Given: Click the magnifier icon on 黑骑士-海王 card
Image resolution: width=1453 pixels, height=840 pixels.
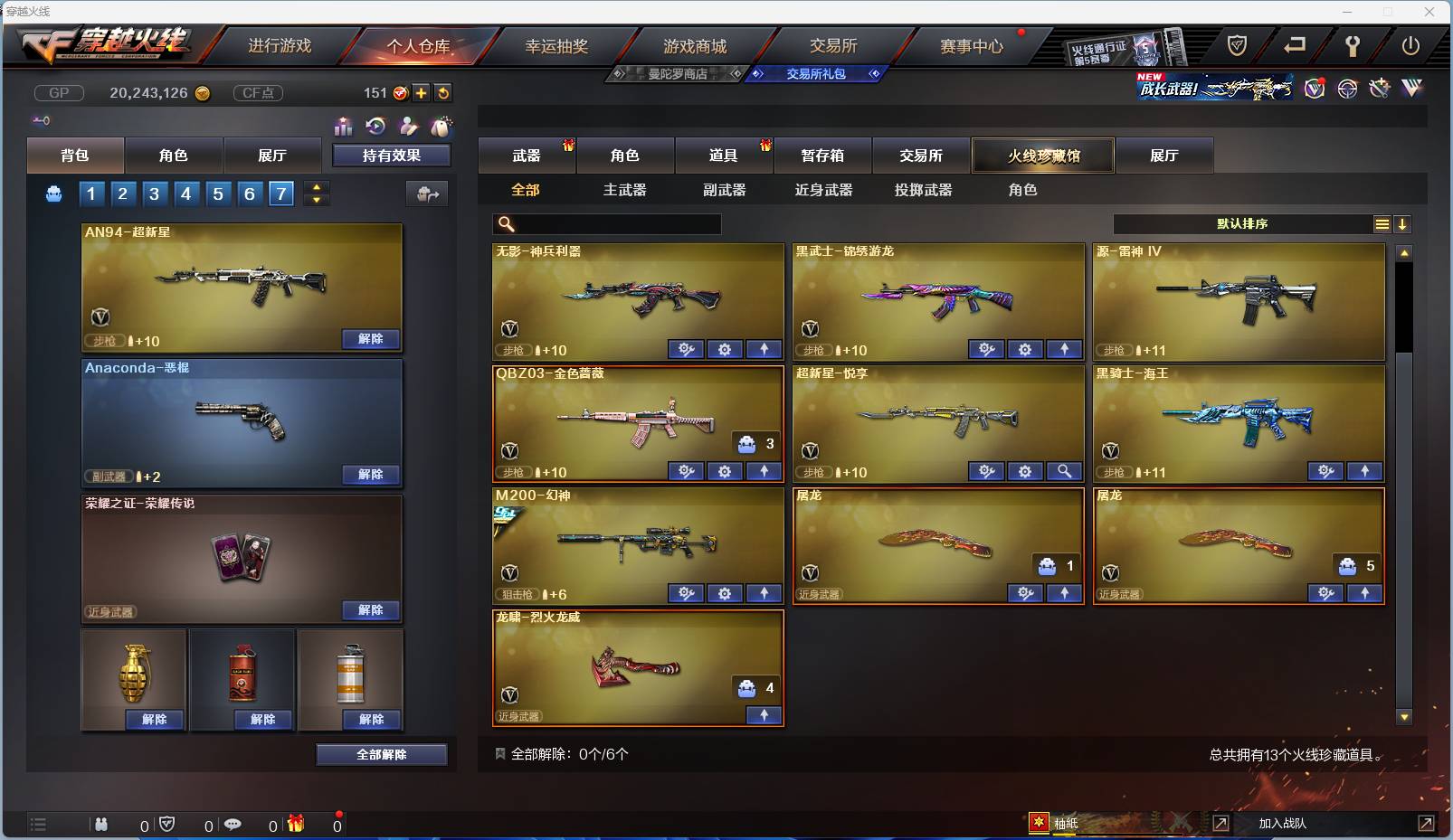Looking at the screenshot, I should click(1066, 471).
